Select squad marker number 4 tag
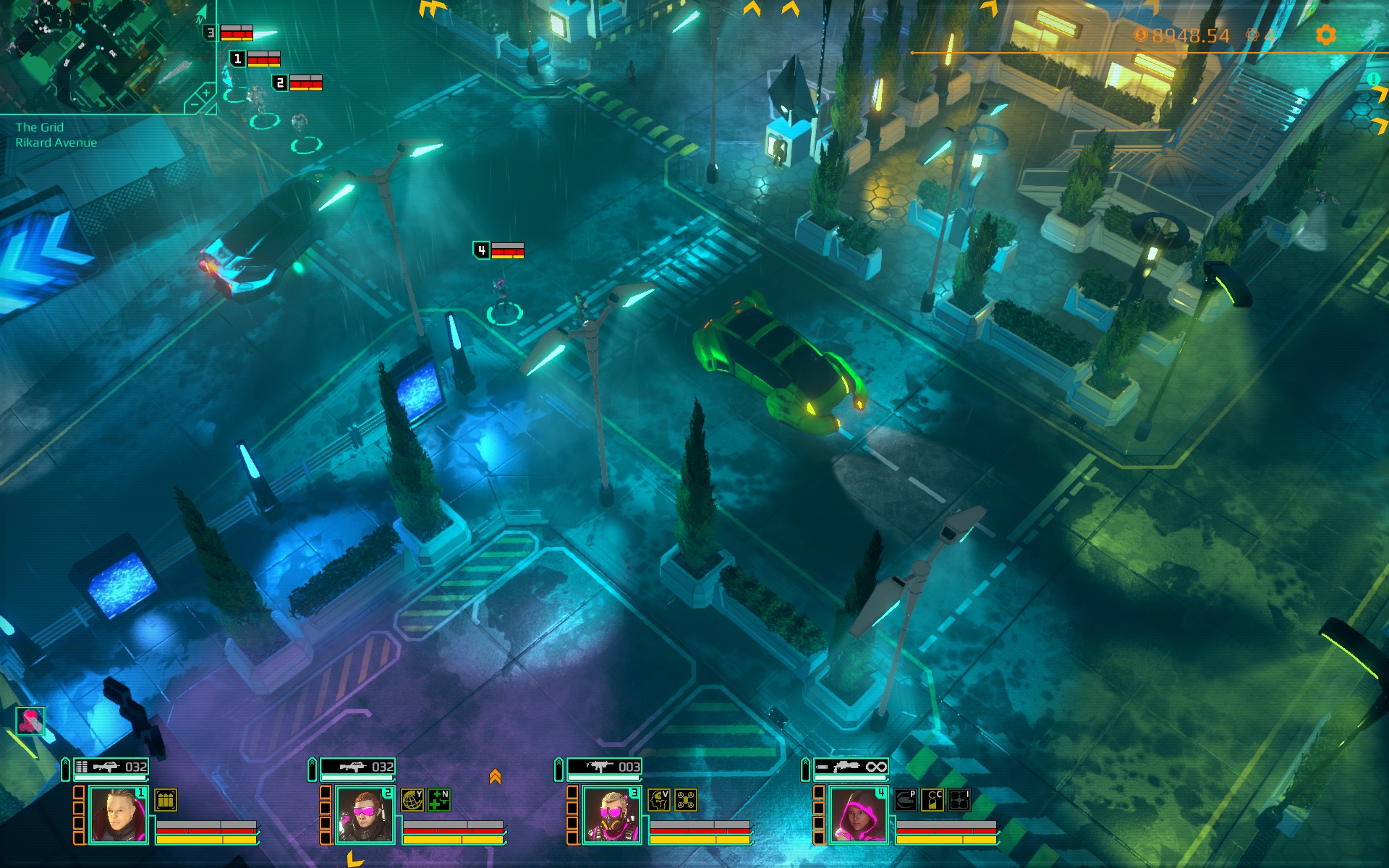The height and width of the screenshot is (868, 1389). [x=481, y=250]
